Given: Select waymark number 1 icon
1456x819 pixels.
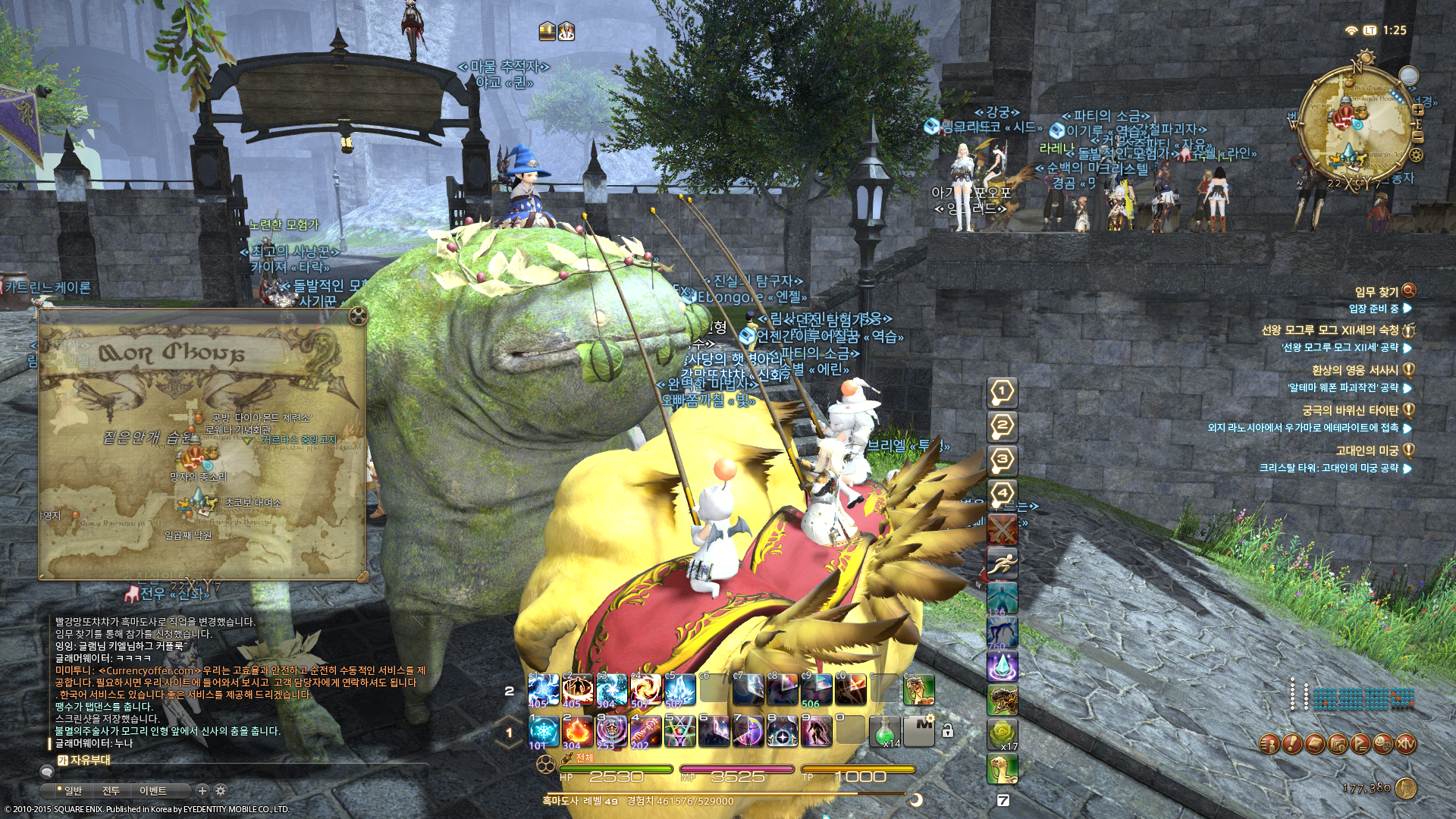Looking at the screenshot, I should (x=1002, y=392).
